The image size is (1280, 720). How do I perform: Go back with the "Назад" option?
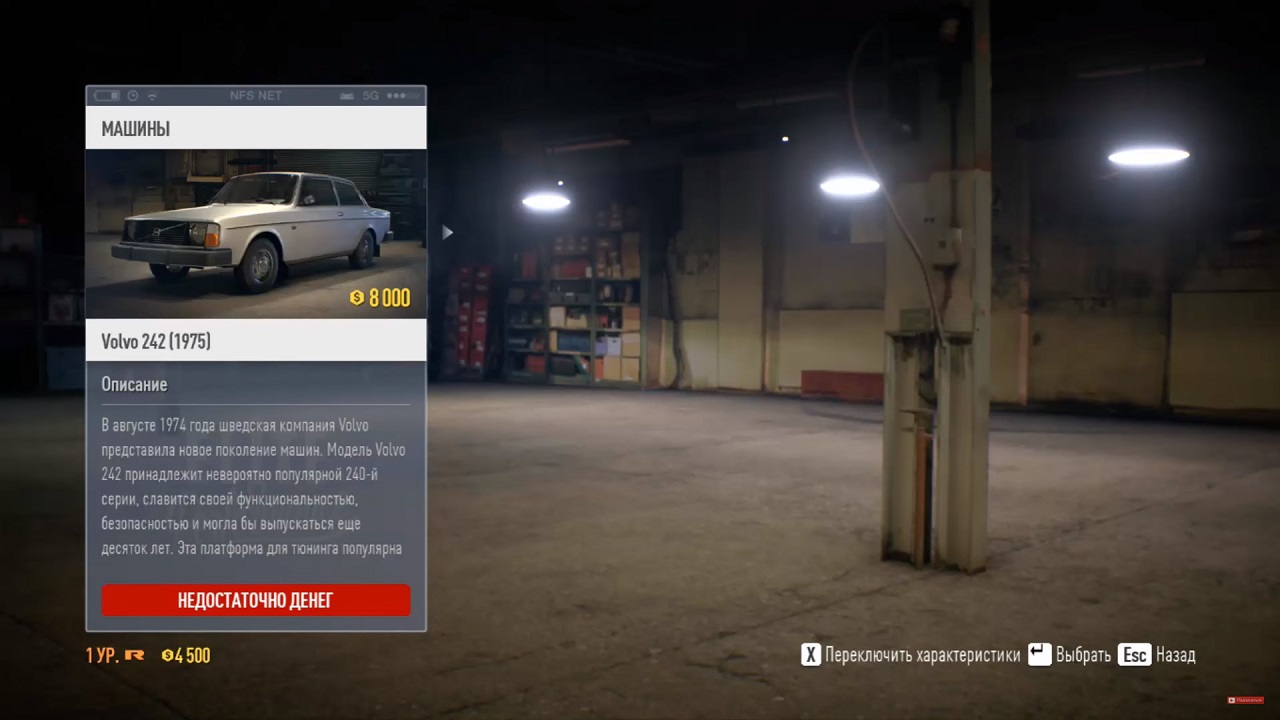click(1158, 655)
